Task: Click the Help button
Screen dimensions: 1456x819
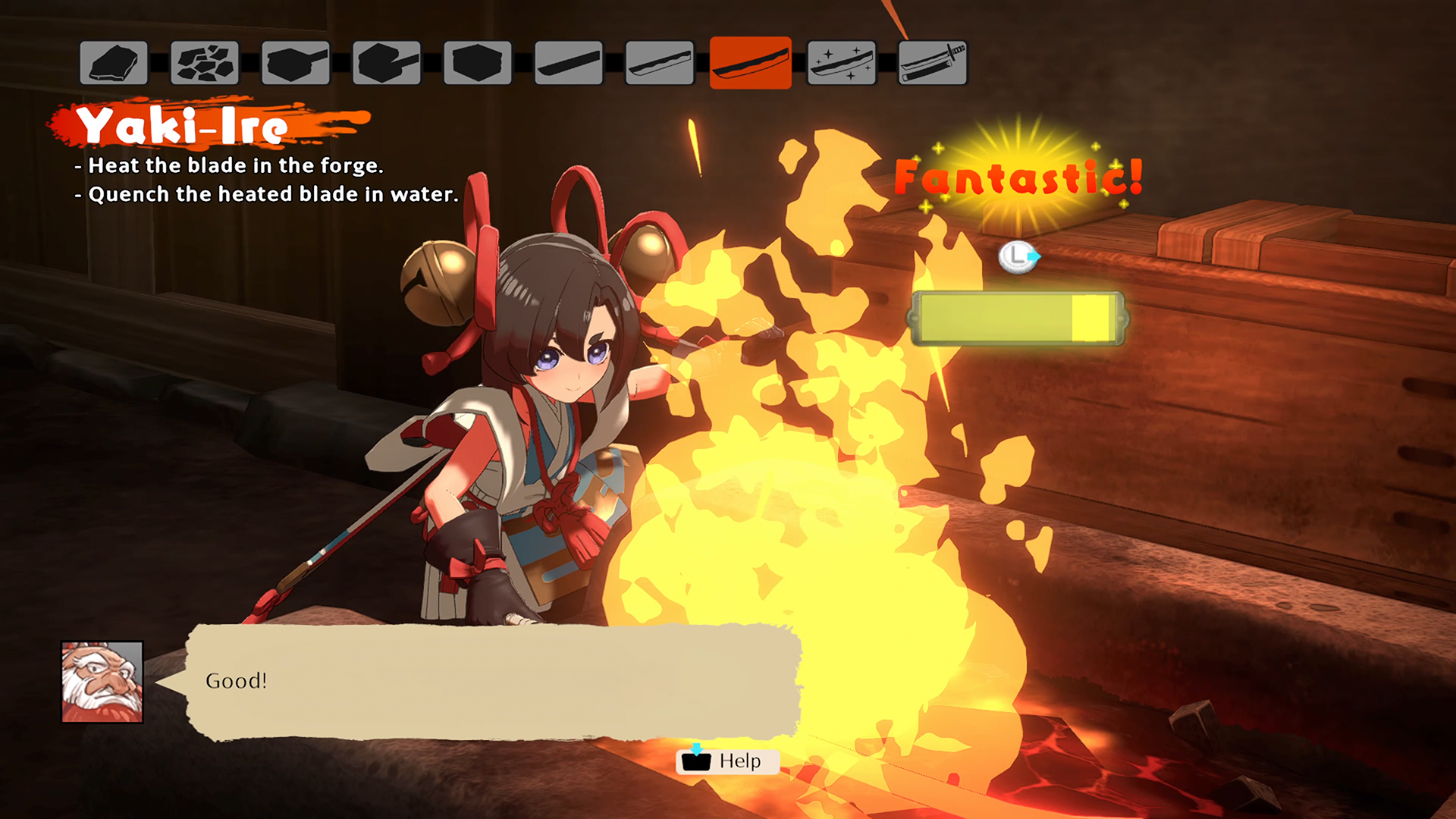Action: click(726, 761)
